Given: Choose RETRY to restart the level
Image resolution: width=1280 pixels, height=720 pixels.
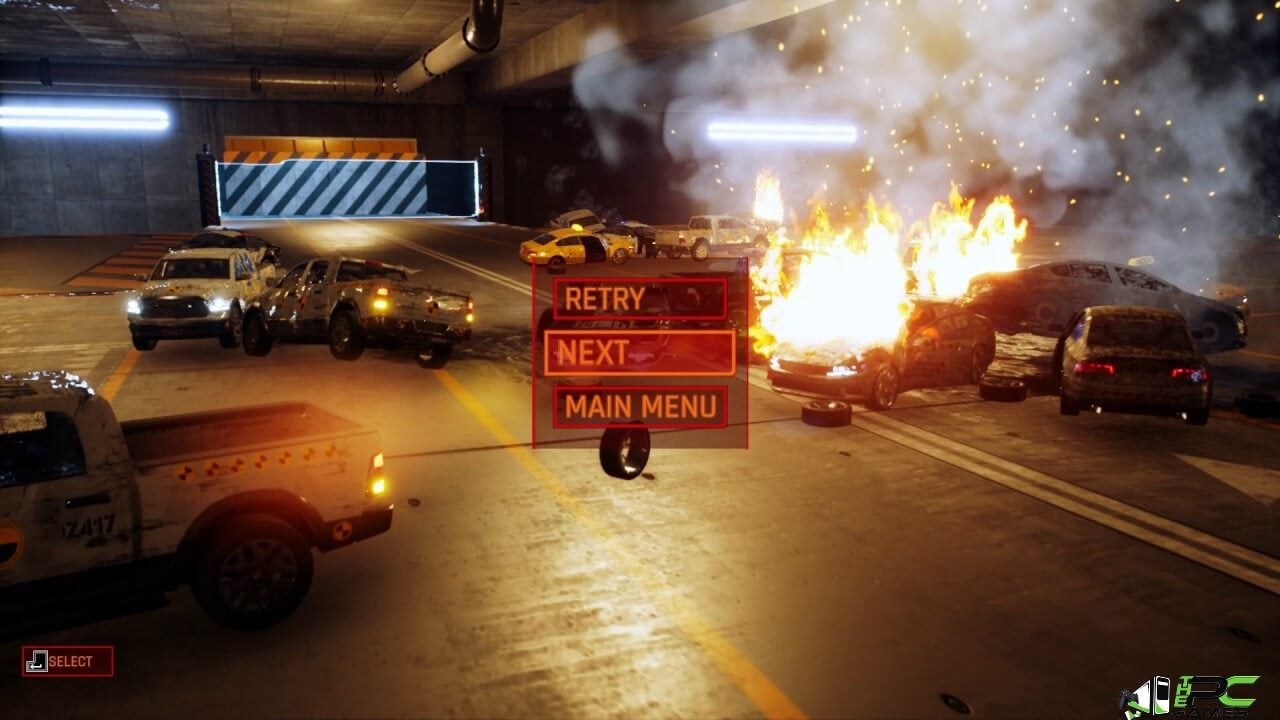Looking at the screenshot, I should (x=640, y=298).
